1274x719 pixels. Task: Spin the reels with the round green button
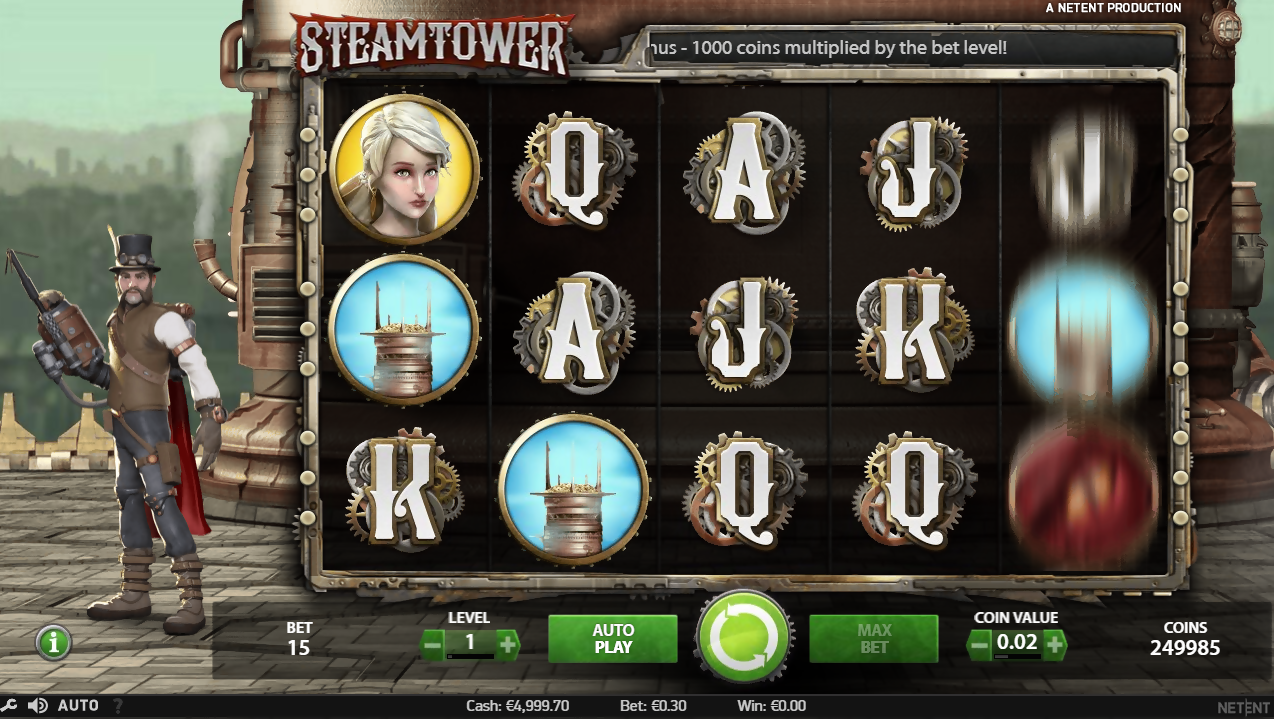click(x=744, y=637)
